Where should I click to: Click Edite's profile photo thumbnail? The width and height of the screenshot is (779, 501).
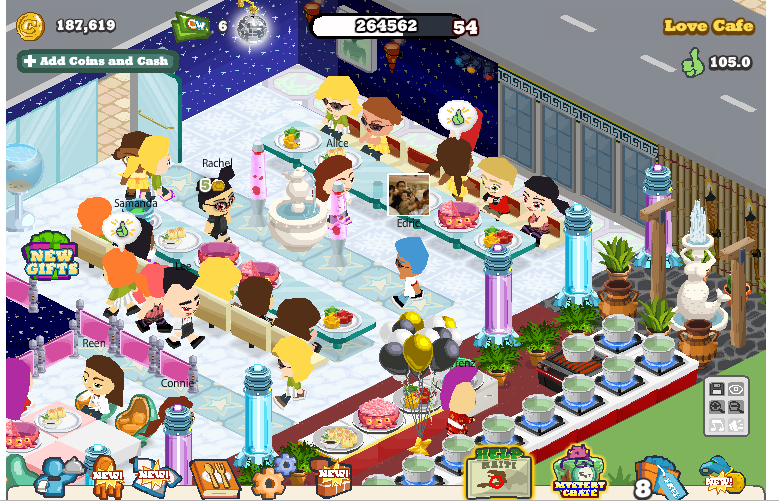[408, 194]
